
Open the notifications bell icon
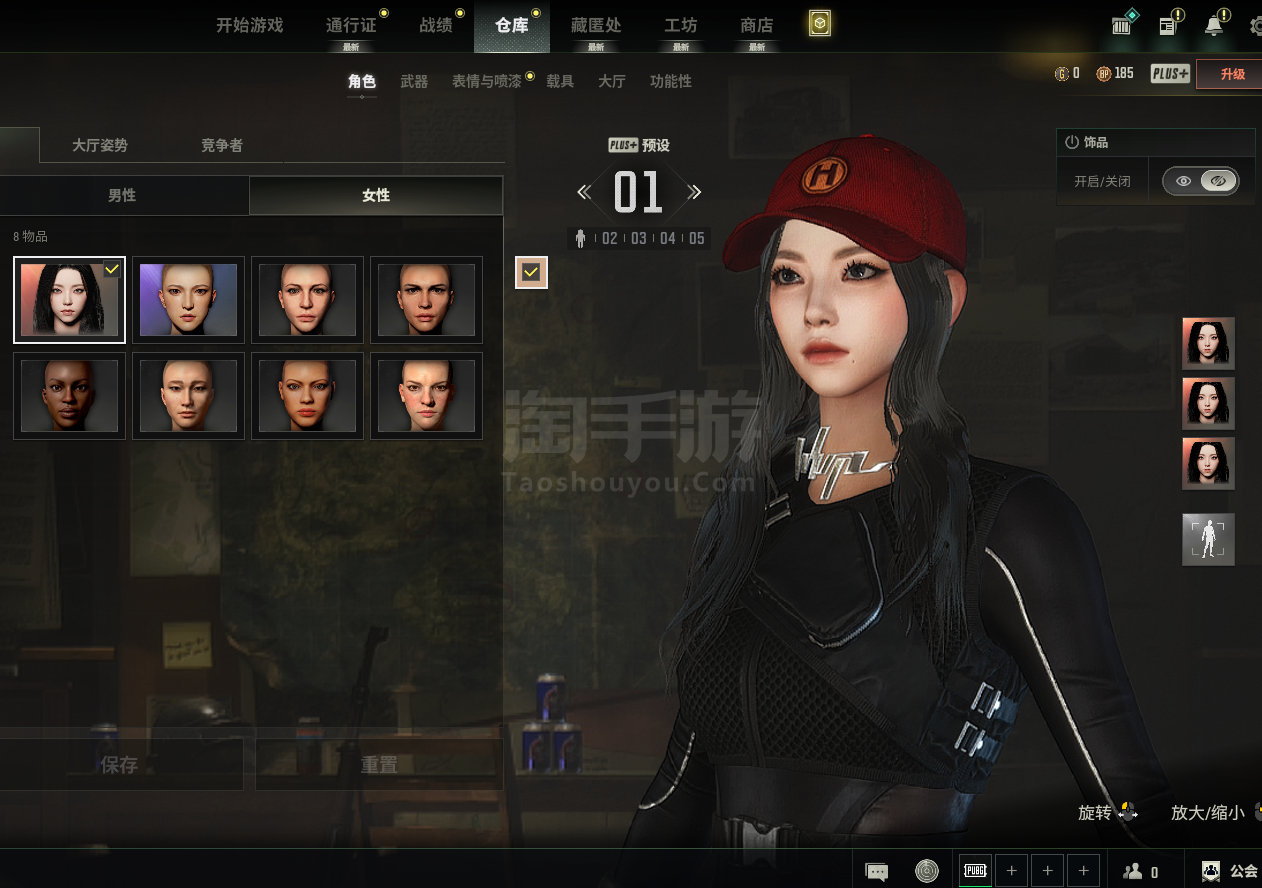(x=1214, y=26)
